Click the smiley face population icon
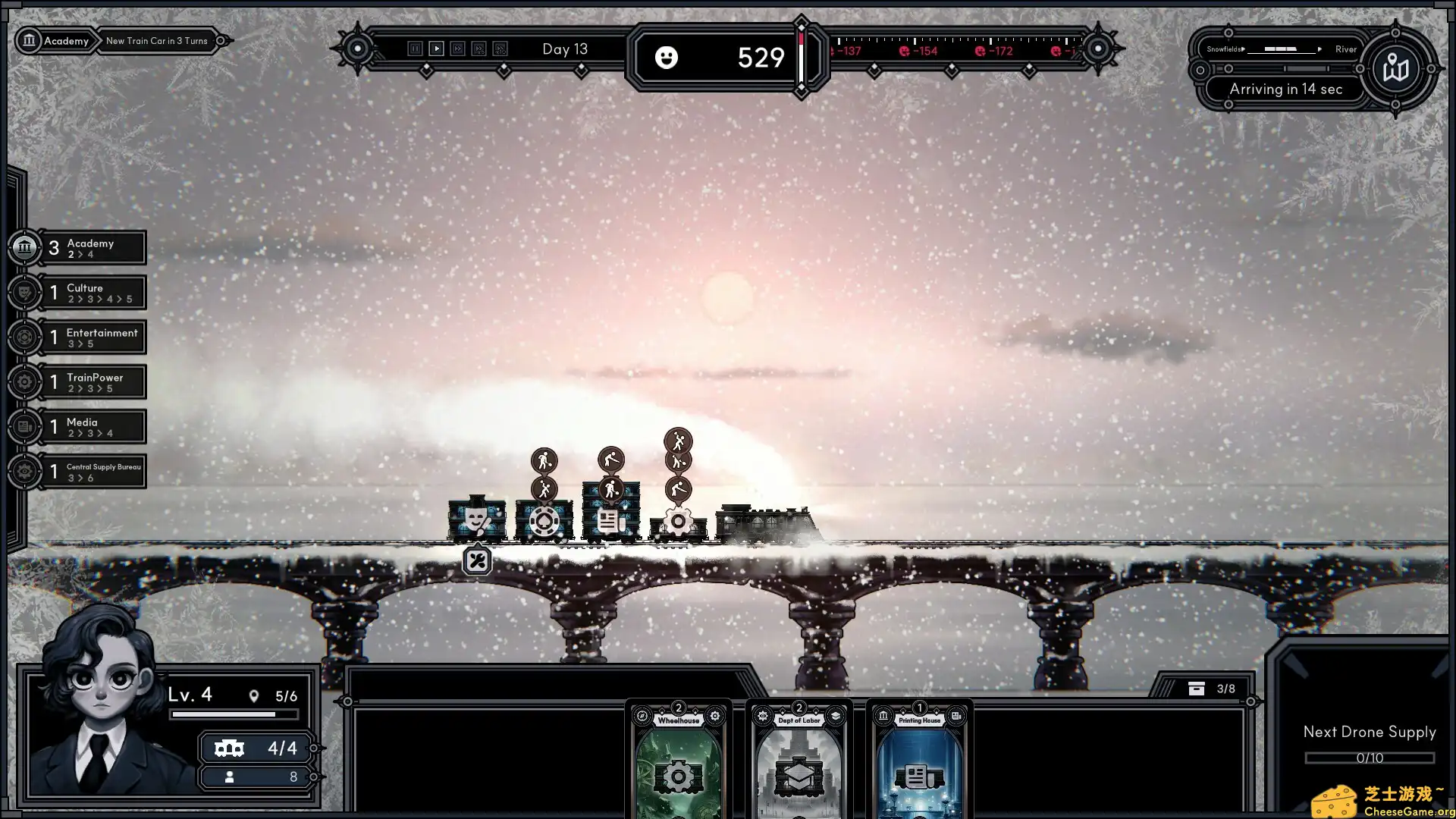This screenshot has width=1456, height=819. tap(667, 58)
